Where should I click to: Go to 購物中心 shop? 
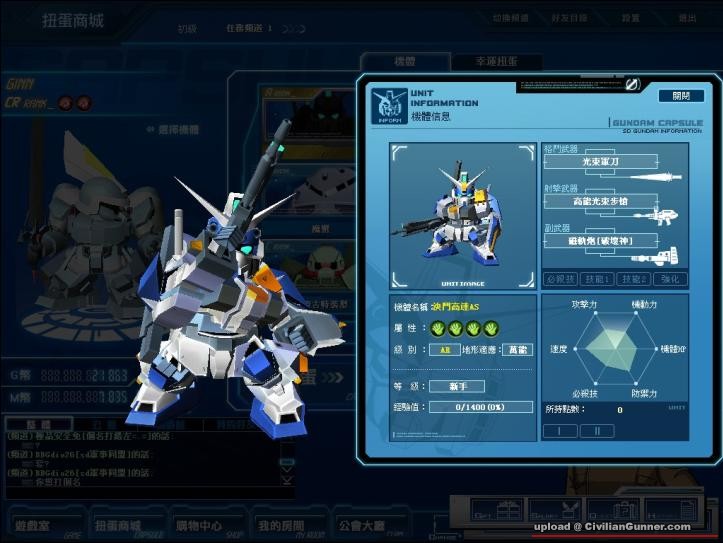coord(198,525)
